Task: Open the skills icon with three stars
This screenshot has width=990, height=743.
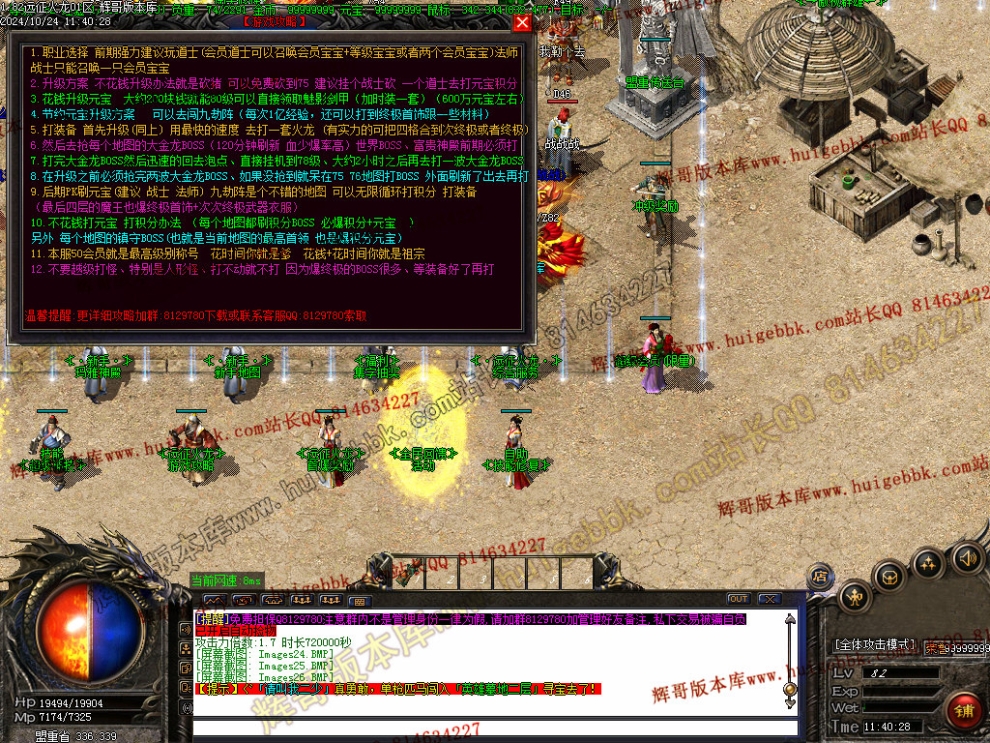Action: click(928, 564)
